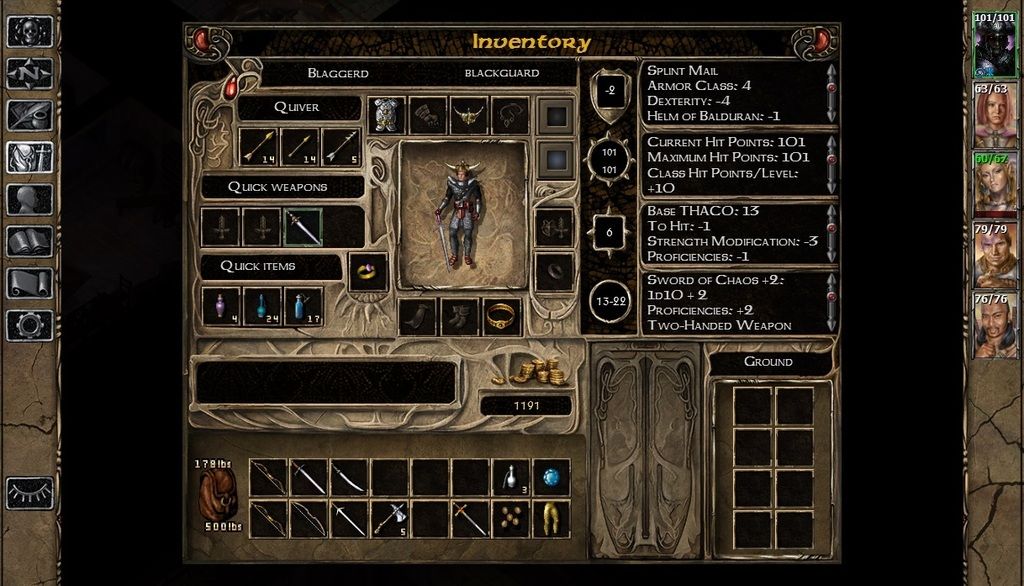1024x586 pixels.
Task: Select the arrow stack of five
Action: click(x=340, y=147)
